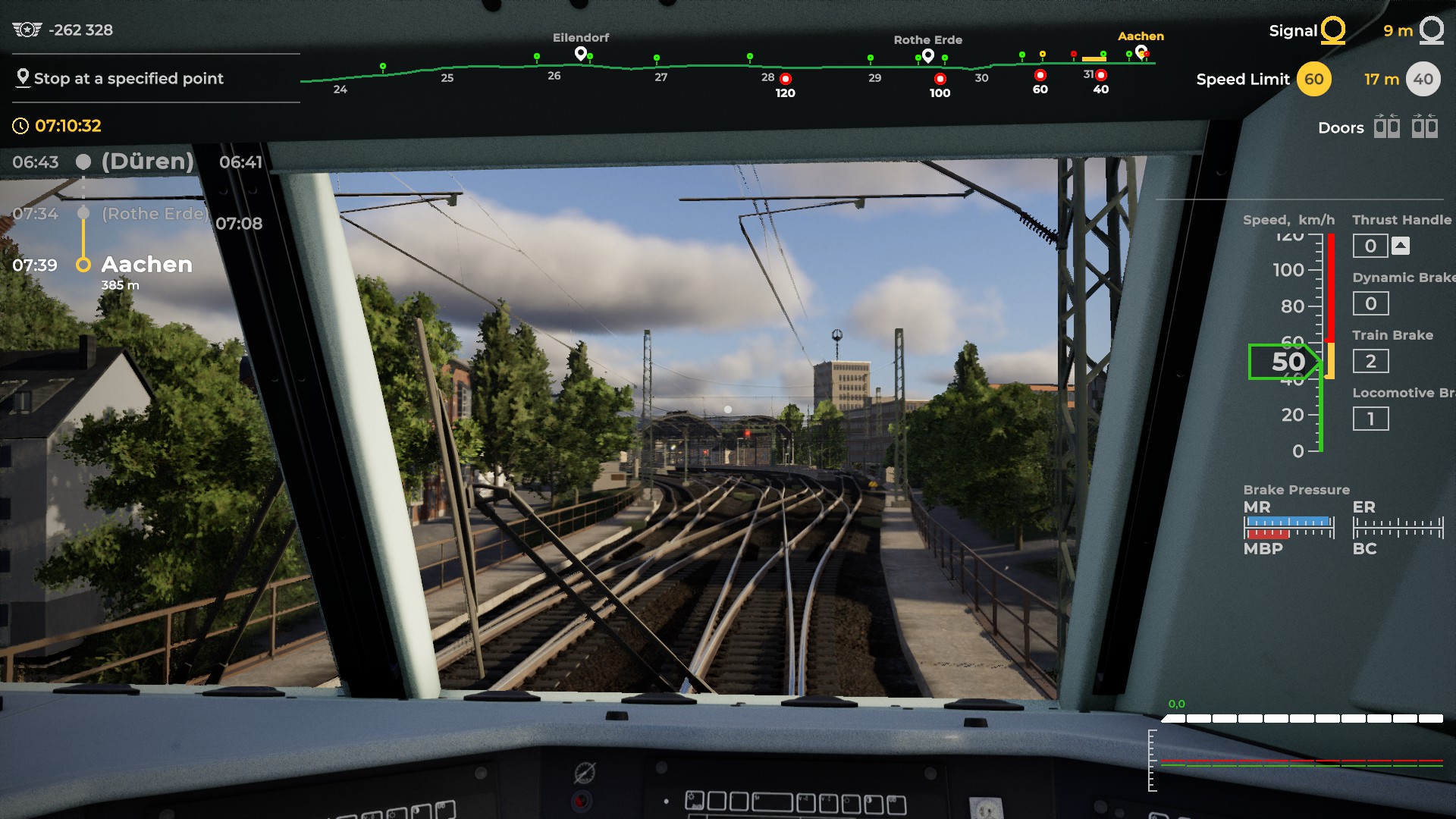Click the 100 speed limit route marker

pos(940,79)
